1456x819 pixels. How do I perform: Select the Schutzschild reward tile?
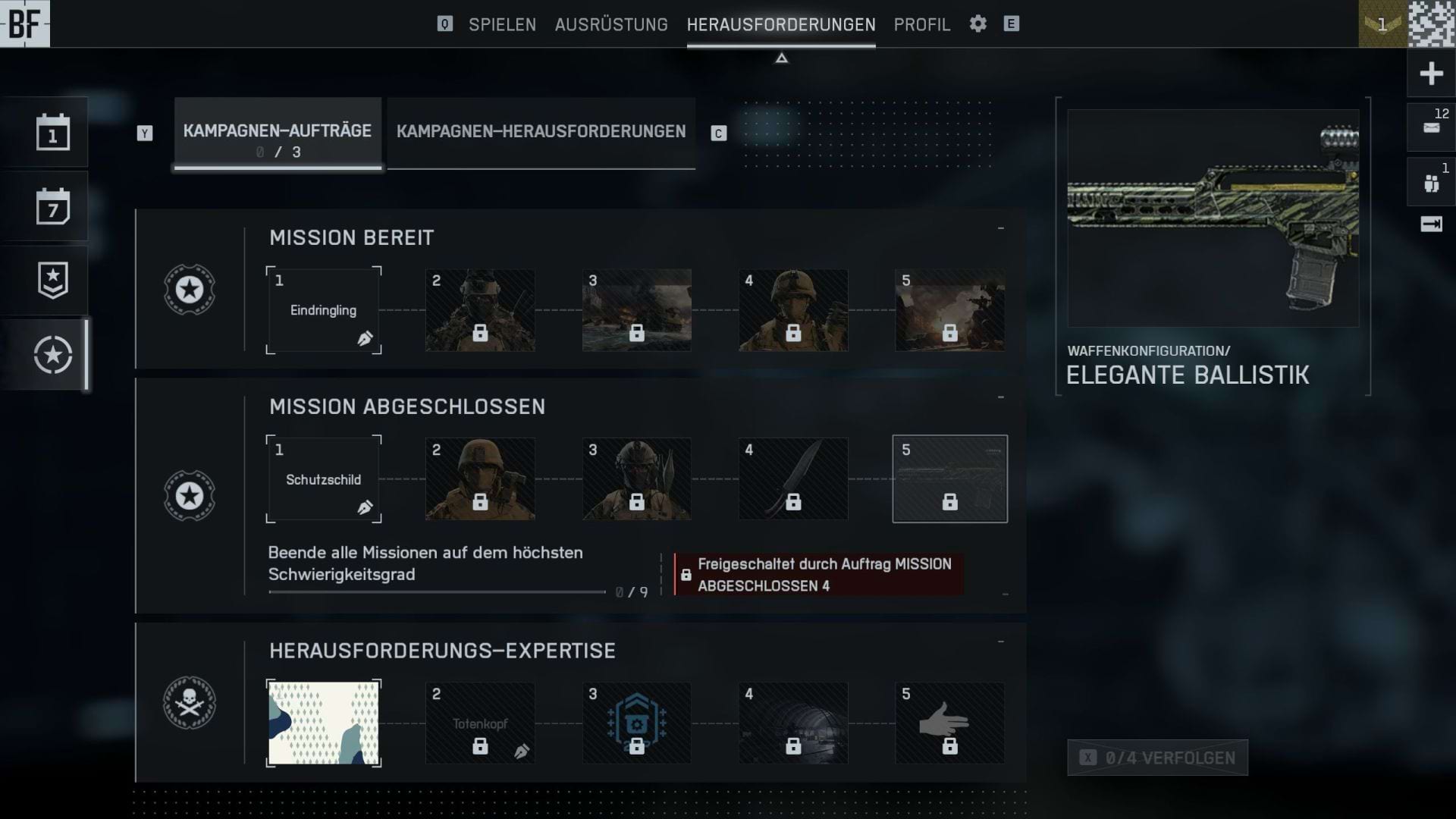(324, 479)
